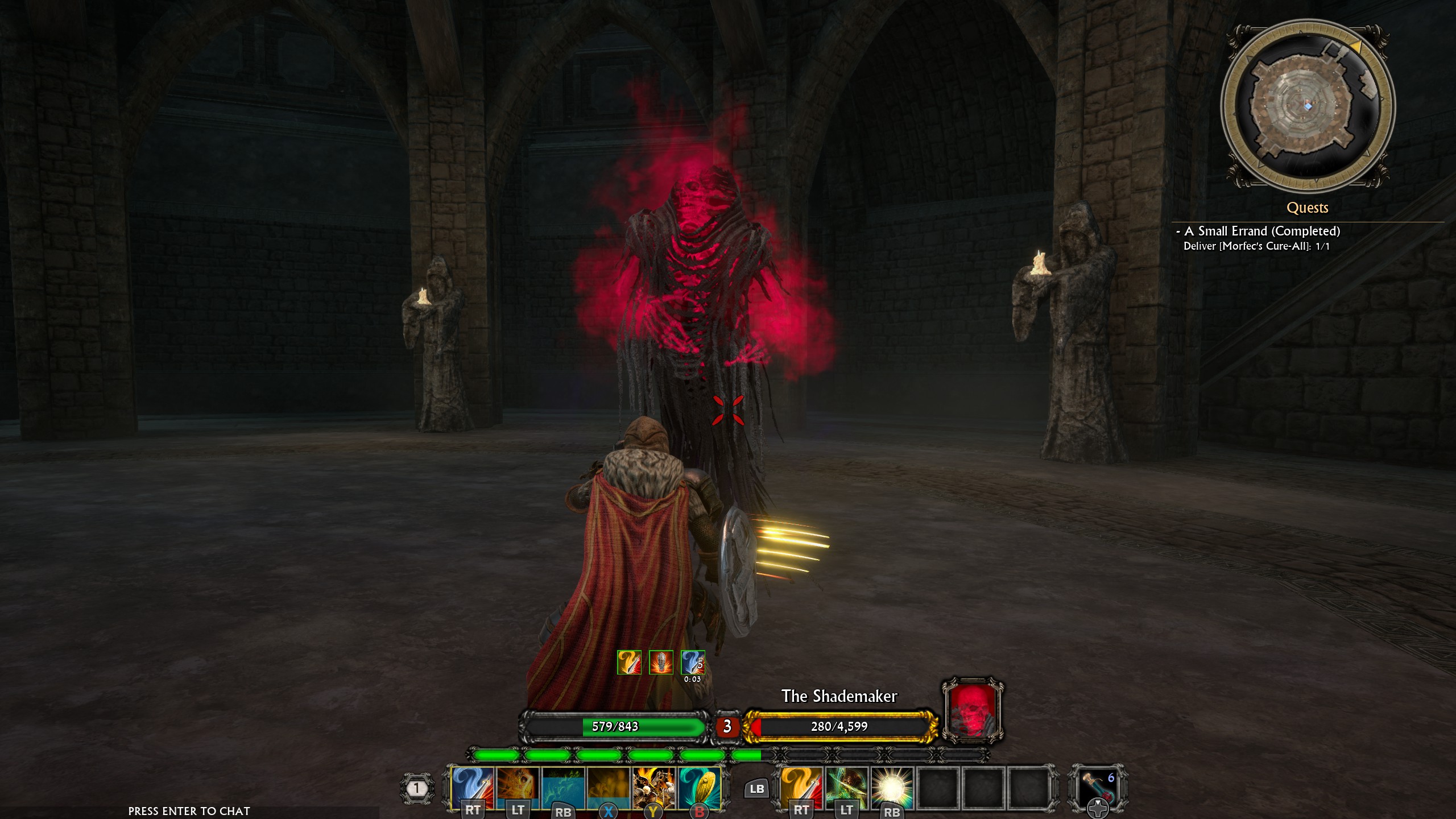Inspect the glowing shield buff icon
The width and height of the screenshot is (1456, 819).
click(x=661, y=663)
